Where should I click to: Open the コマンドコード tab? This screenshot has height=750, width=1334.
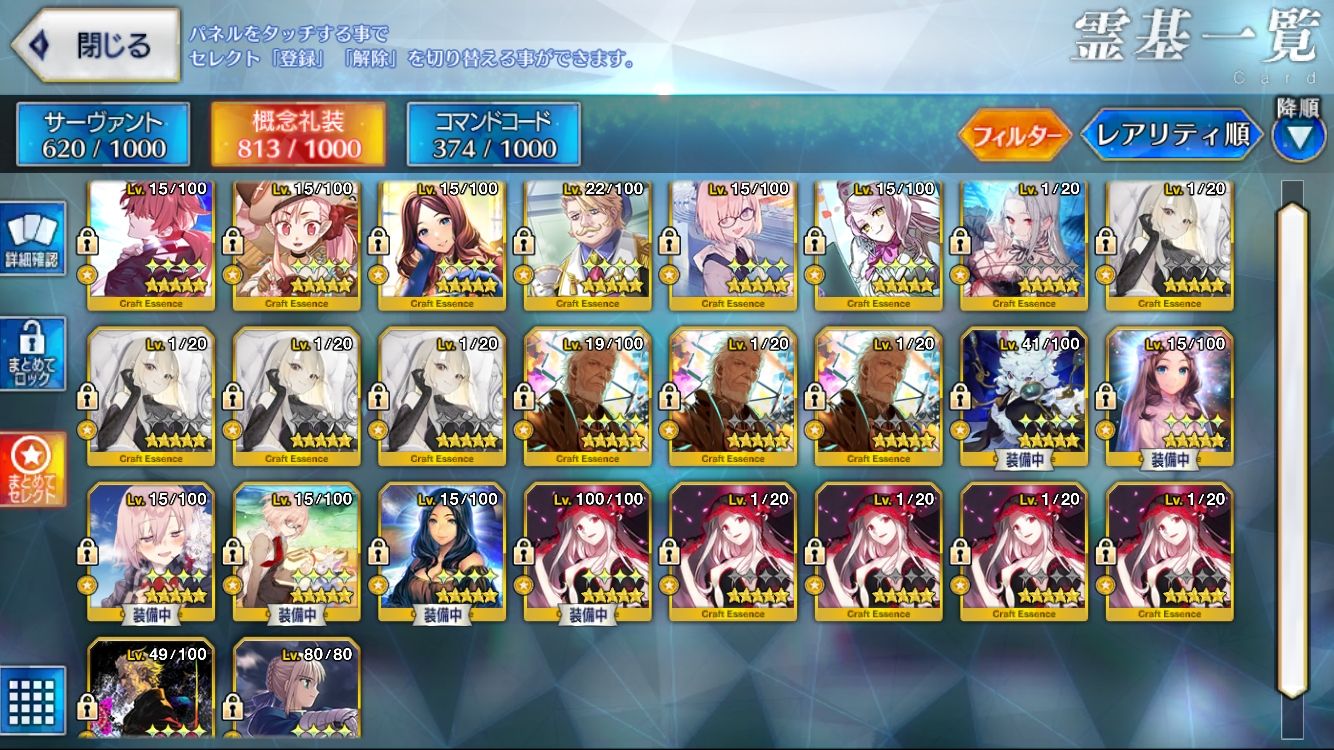493,135
